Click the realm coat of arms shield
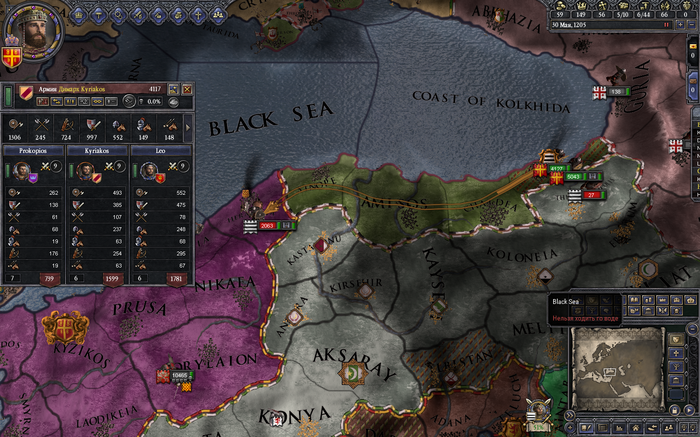700x437 pixels. click(12, 58)
